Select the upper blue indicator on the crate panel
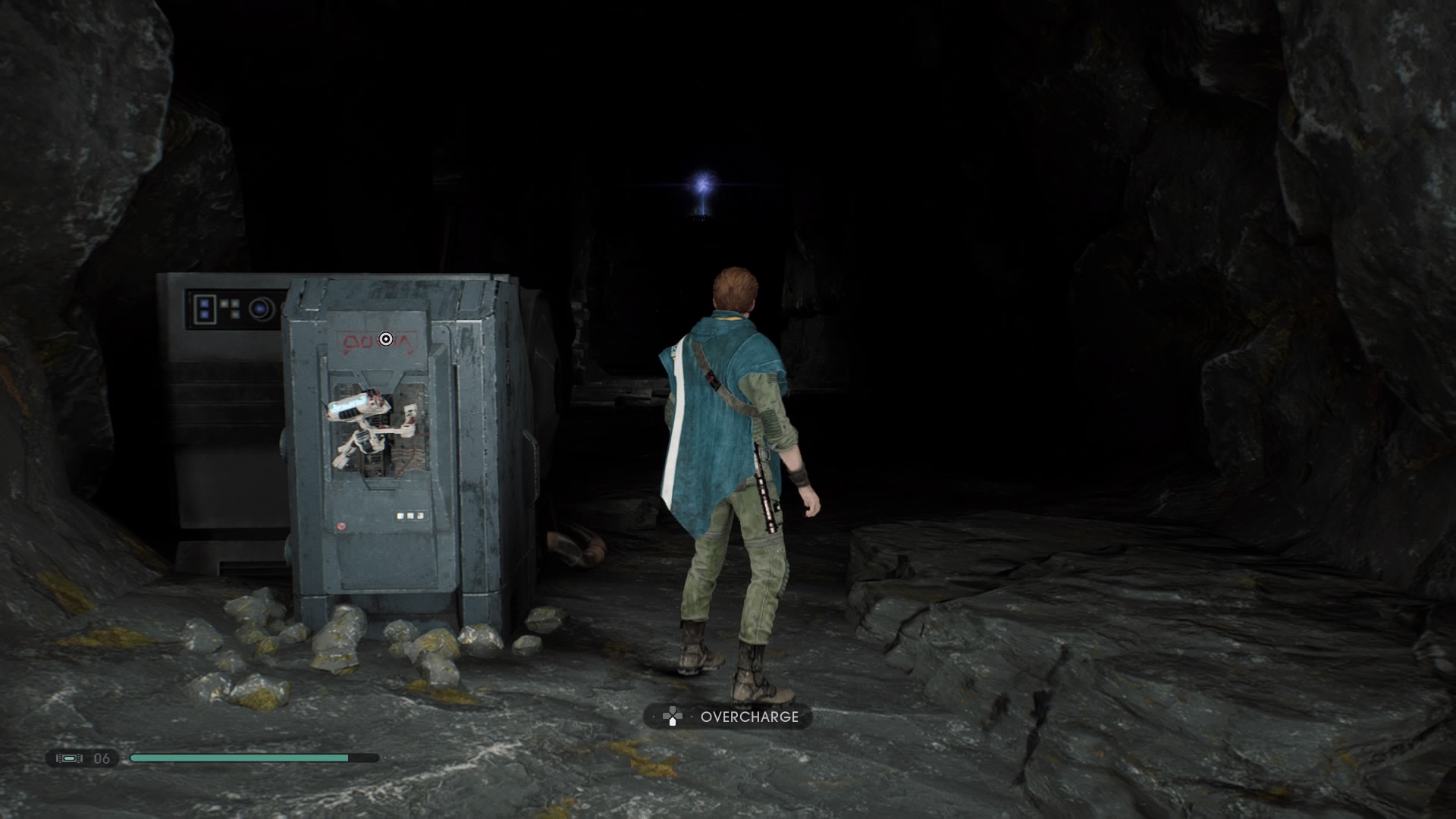The height and width of the screenshot is (819, 1456). click(206, 302)
